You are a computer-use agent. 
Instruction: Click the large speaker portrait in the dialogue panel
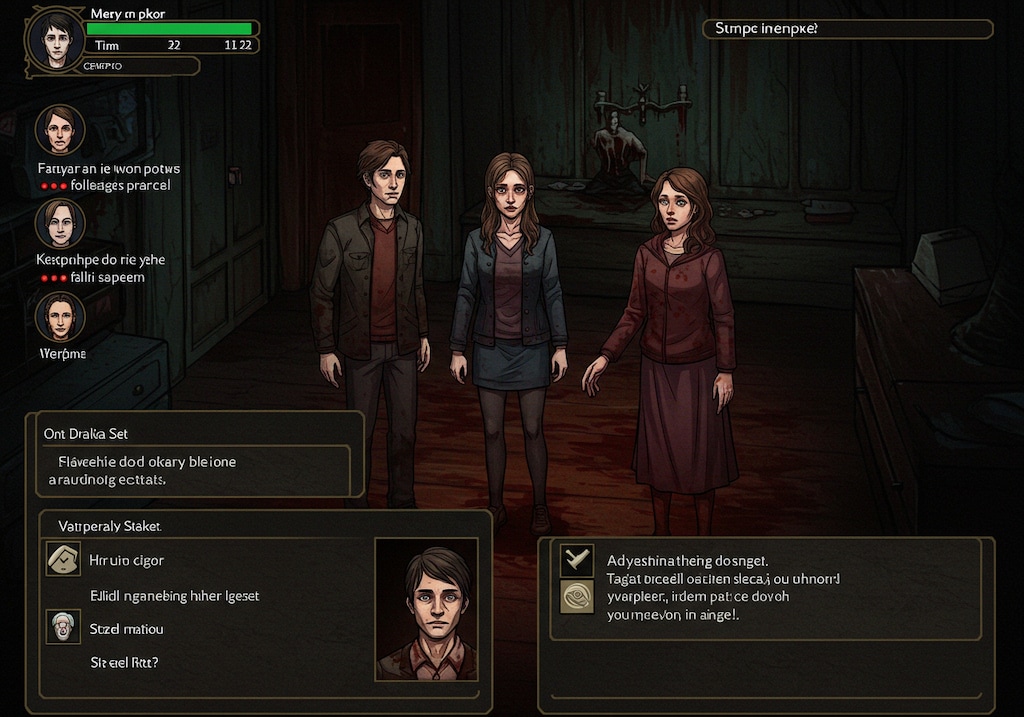tap(426, 609)
